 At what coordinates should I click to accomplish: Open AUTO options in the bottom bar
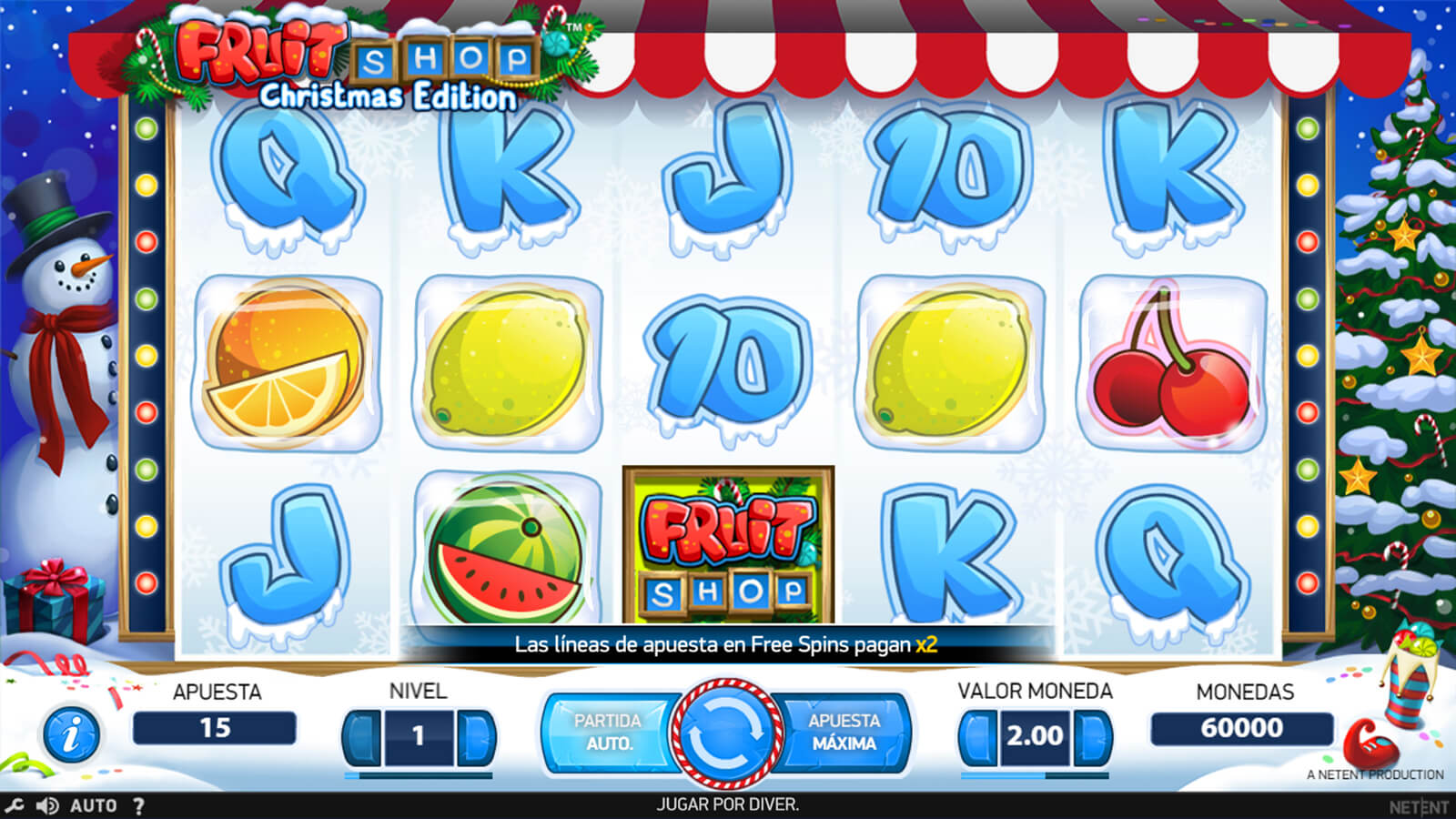coord(93,805)
